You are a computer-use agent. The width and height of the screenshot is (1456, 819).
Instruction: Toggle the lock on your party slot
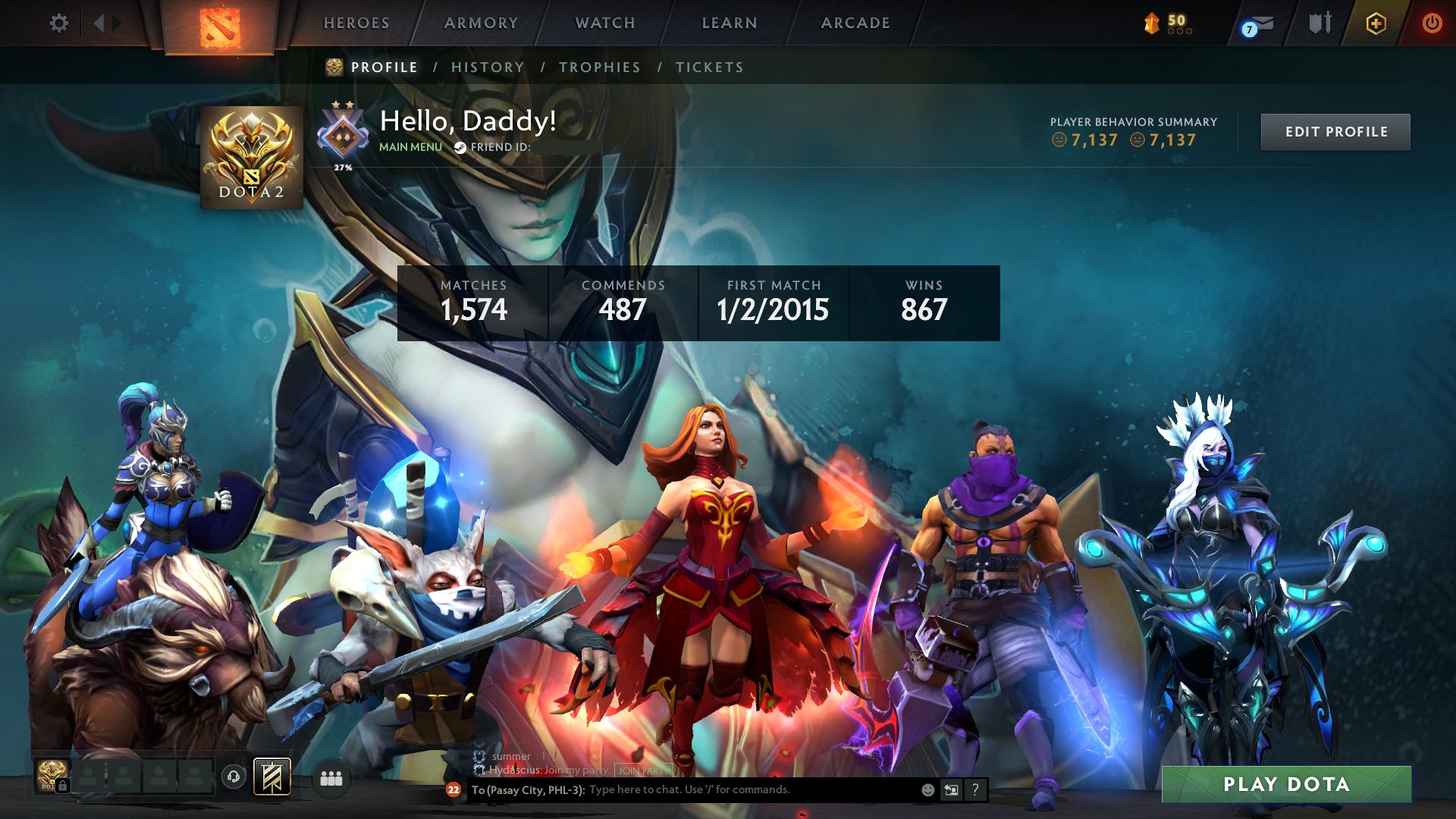coord(64,786)
